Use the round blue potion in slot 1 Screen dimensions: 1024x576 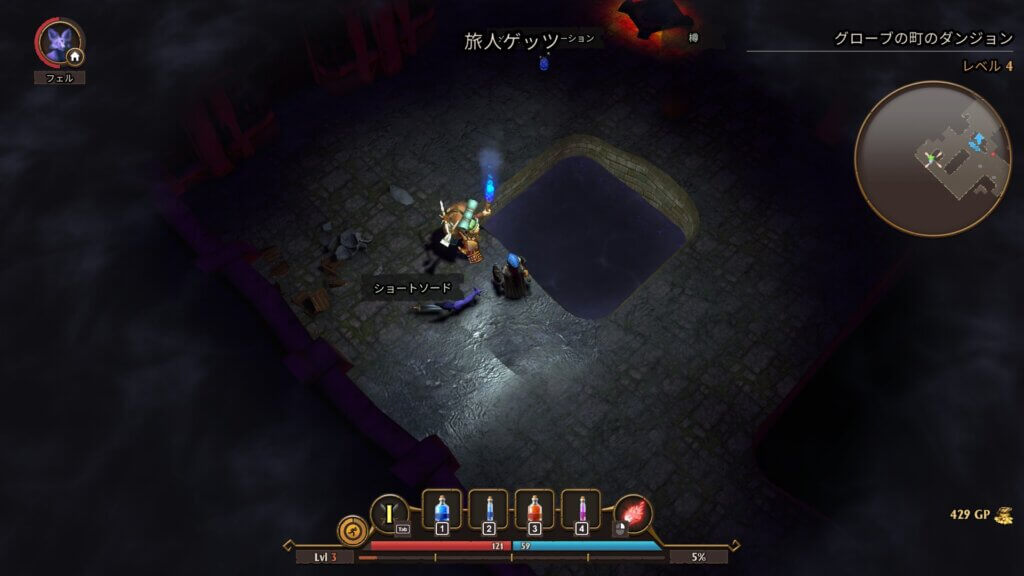[x=442, y=510]
